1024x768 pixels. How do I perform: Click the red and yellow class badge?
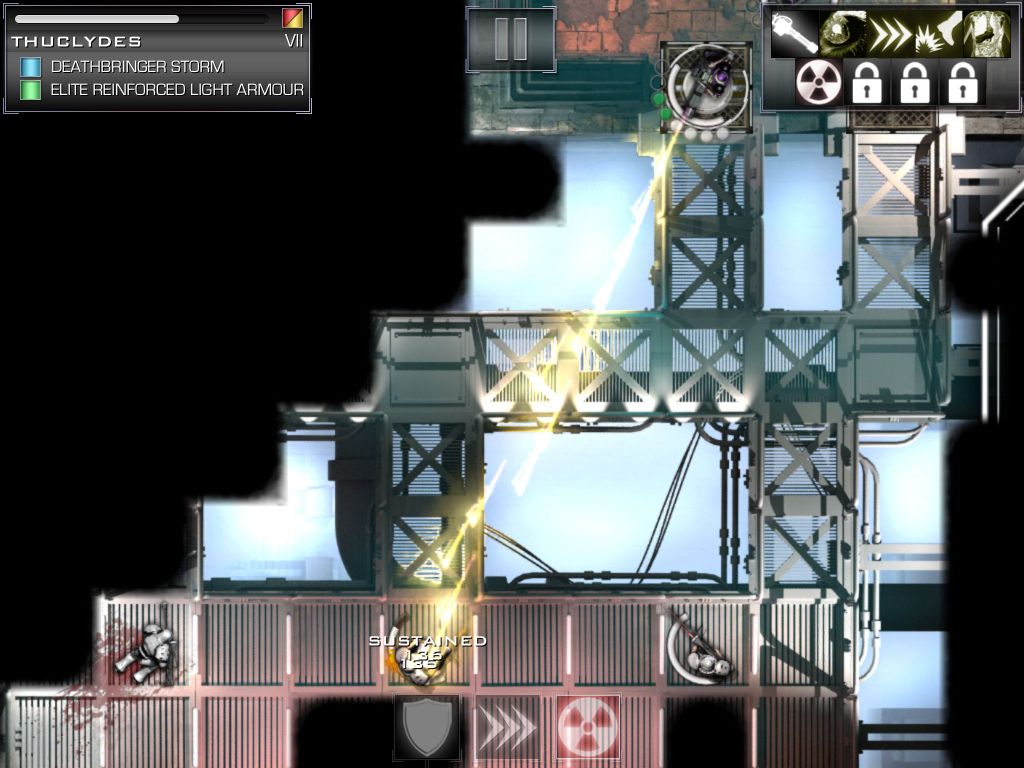[292, 18]
